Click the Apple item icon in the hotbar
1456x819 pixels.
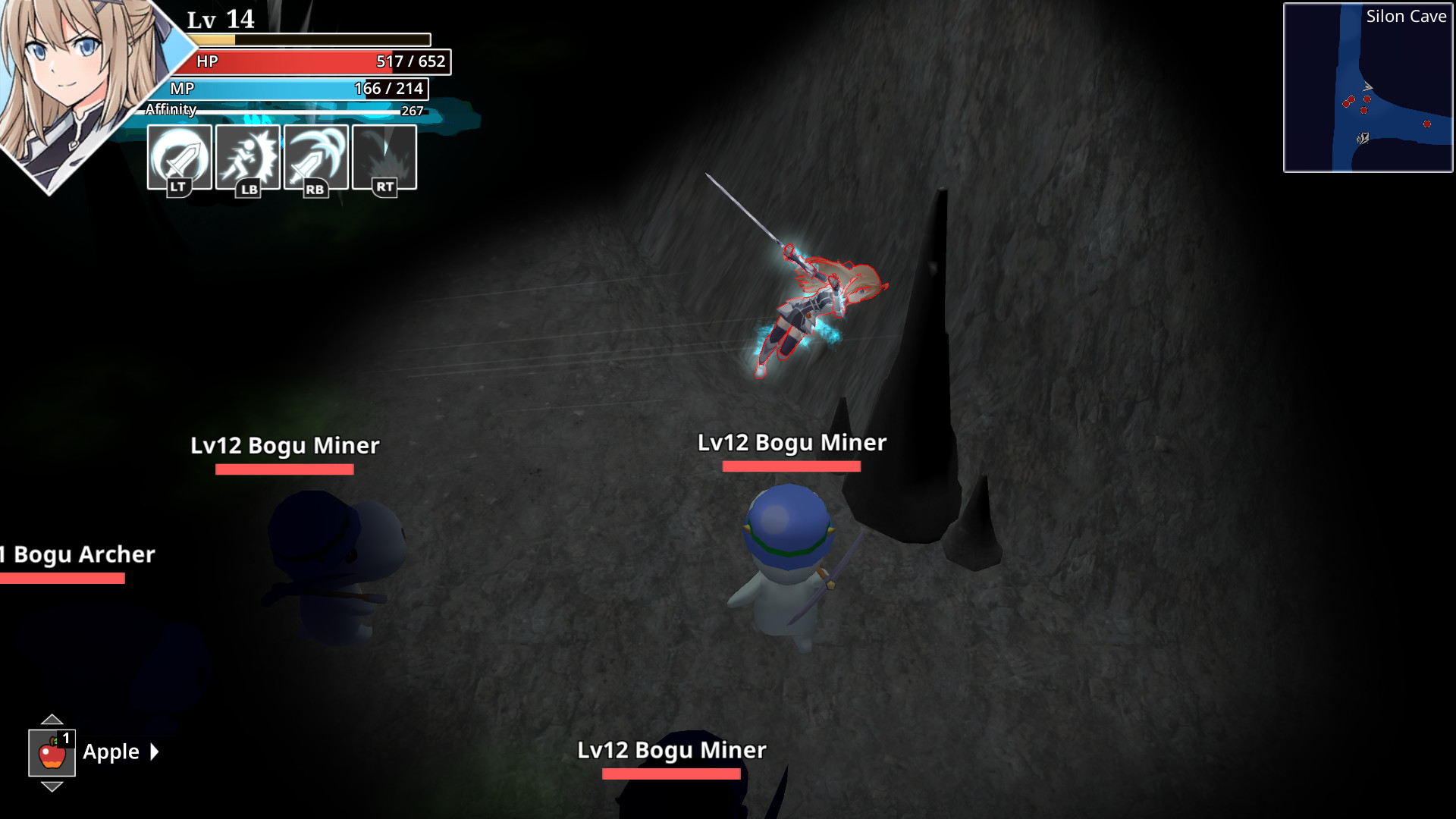[51, 752]
